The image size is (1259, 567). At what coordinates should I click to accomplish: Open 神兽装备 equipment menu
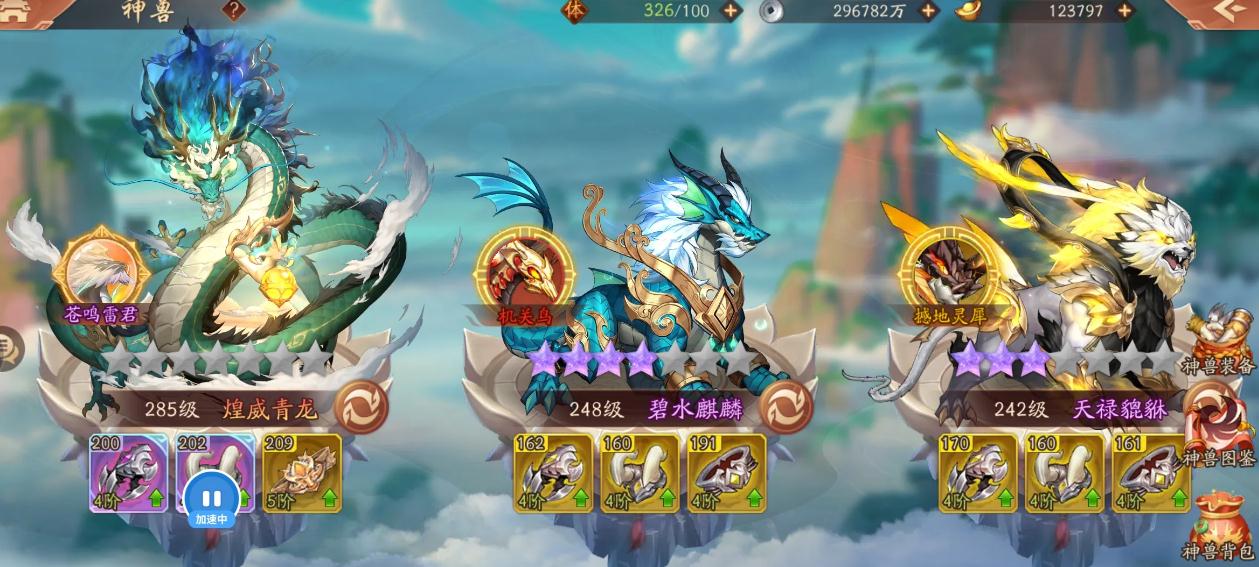point(1218,342)
